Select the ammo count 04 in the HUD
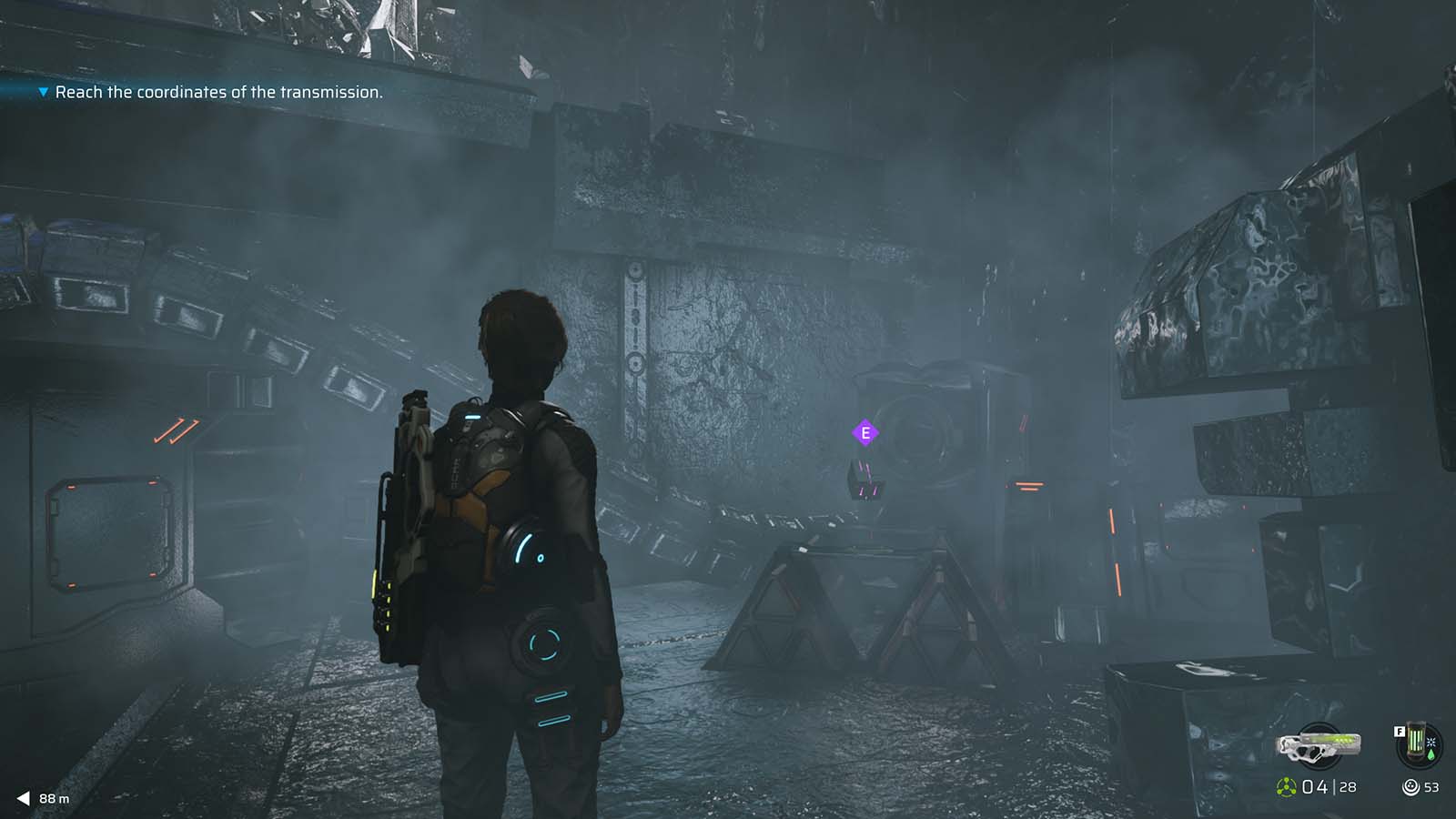Image resolution: width=1456 pixels, height=819 pixels. [x=1316, y=786]
